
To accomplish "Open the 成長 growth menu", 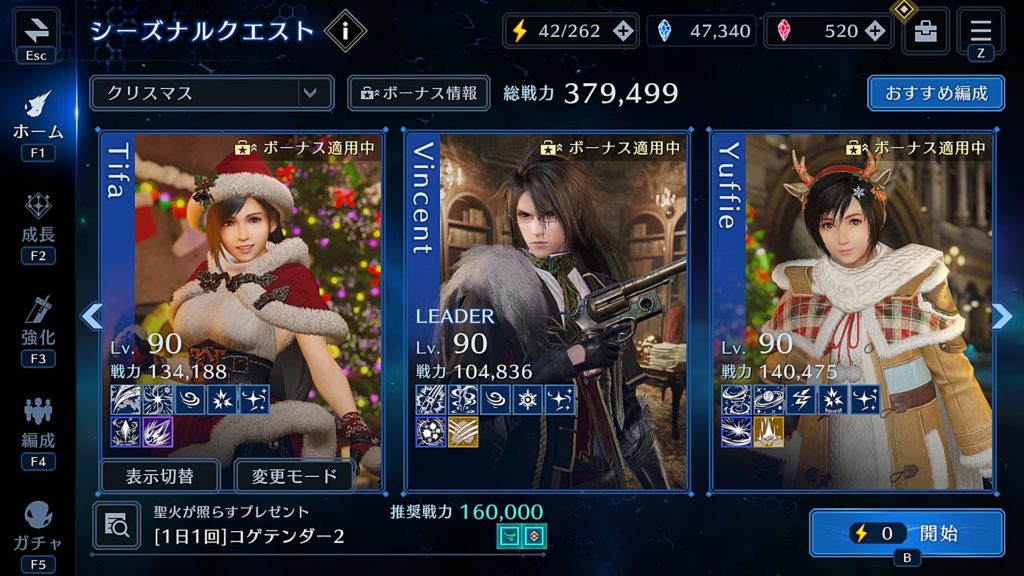I will [38, 220].
